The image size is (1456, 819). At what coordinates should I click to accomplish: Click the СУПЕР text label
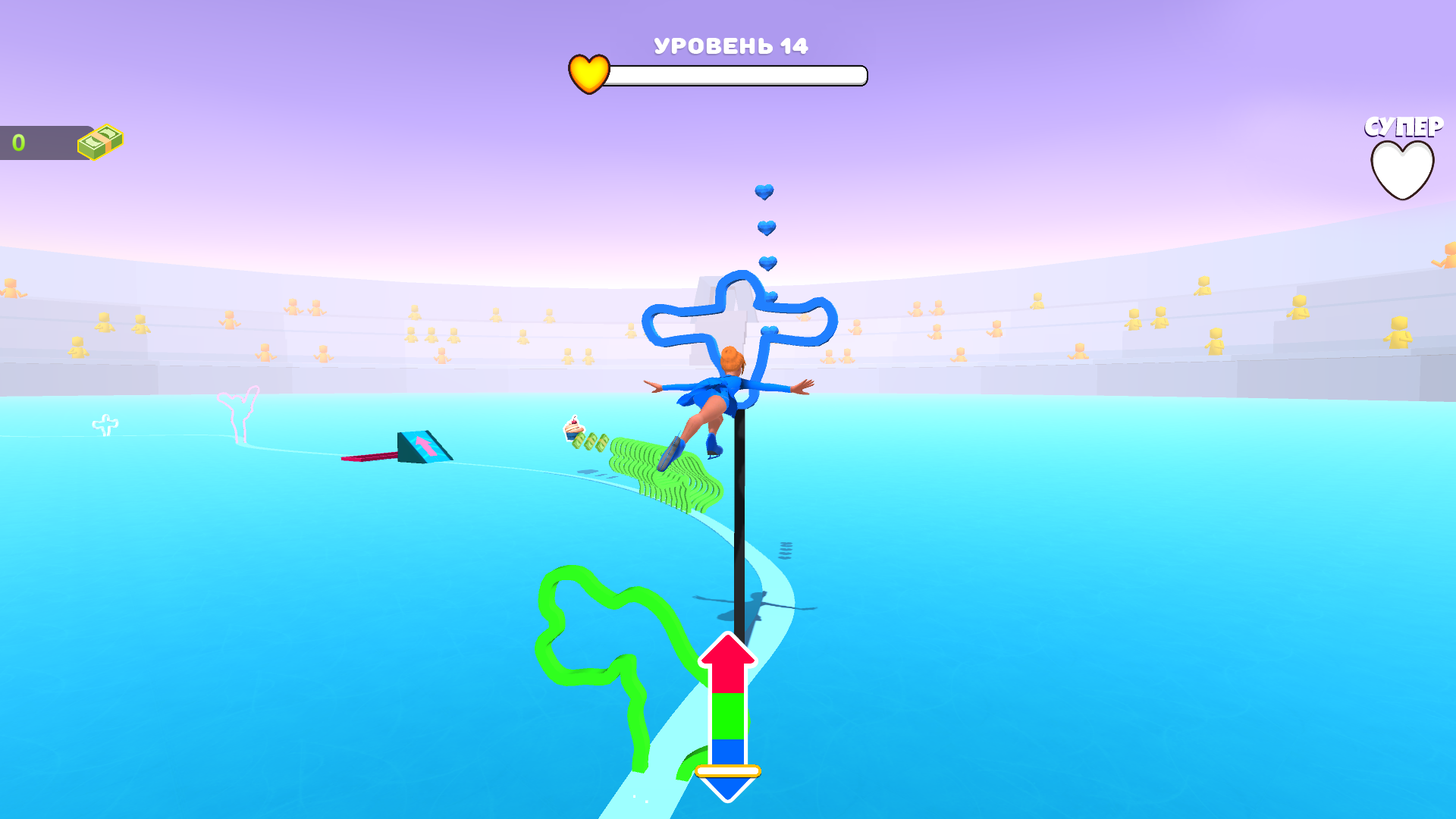[1402, 127]
